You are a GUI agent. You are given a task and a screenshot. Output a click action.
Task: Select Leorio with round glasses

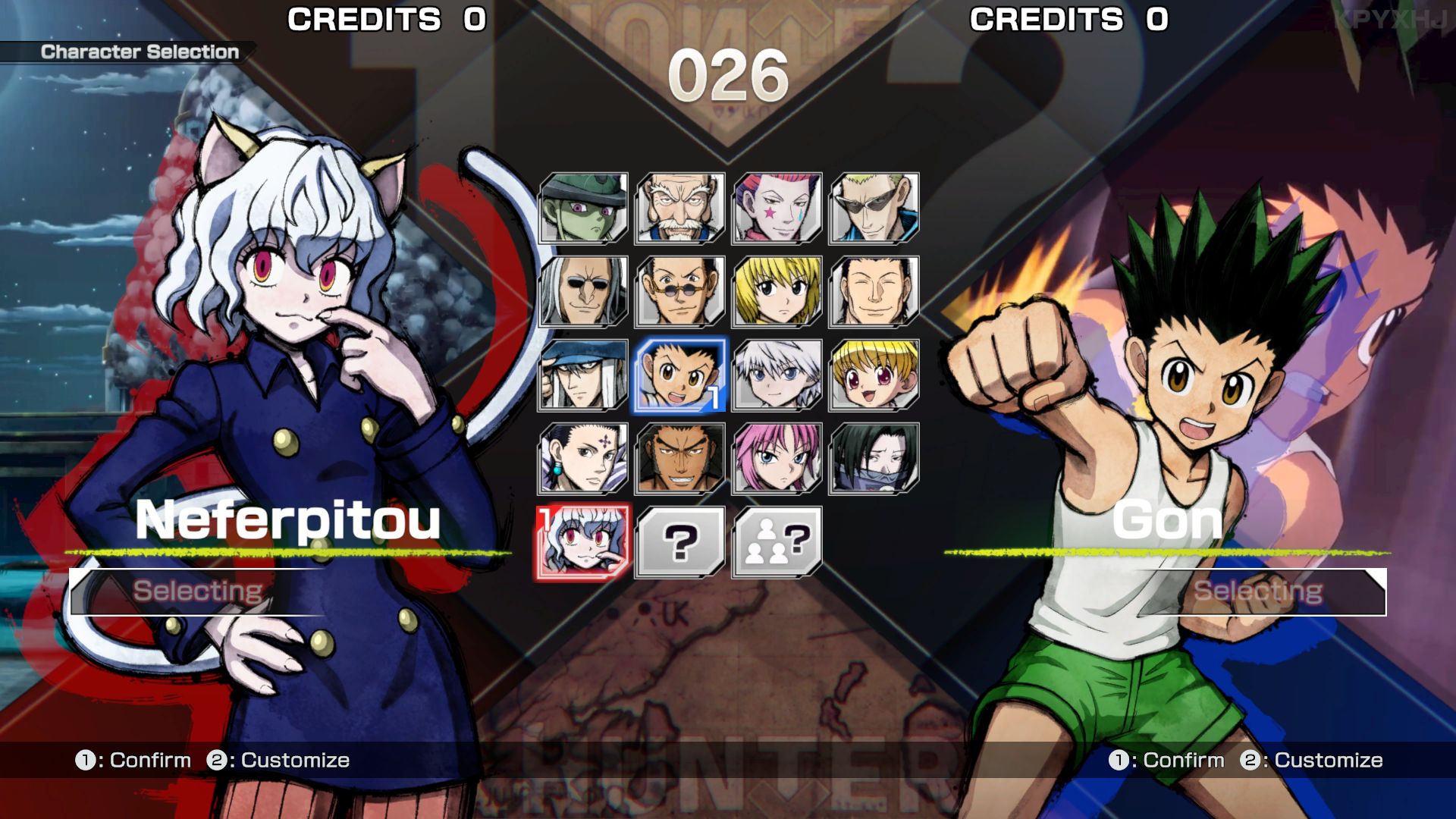click(680, 291)
